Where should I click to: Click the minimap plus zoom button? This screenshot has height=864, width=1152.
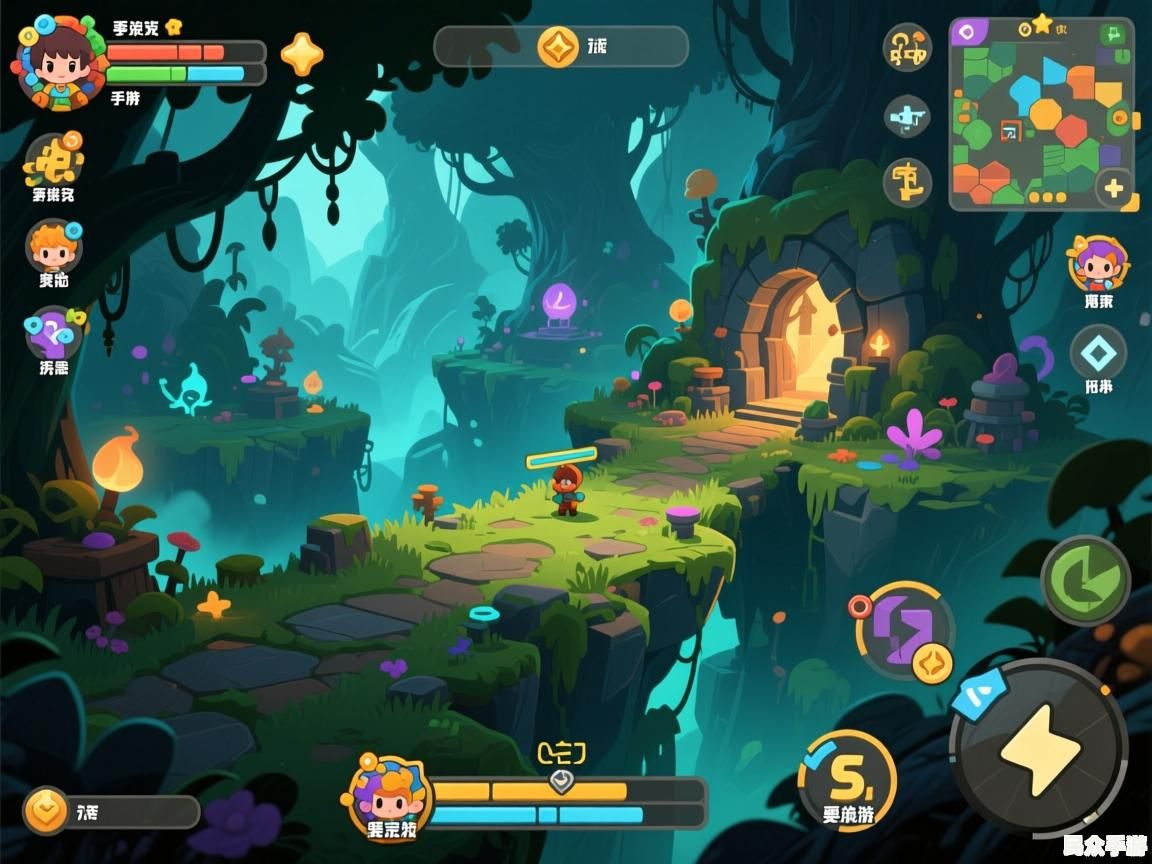1113,187
